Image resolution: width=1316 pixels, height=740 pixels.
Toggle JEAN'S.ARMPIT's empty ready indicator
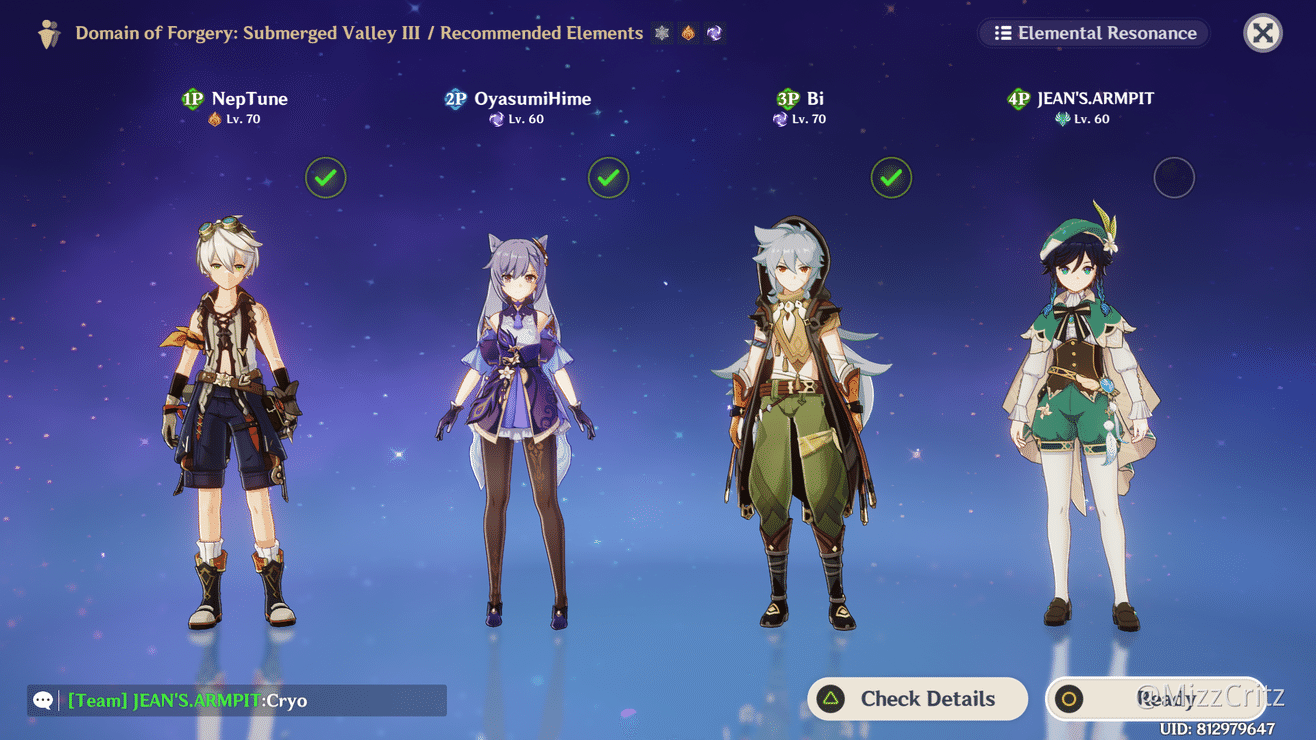[1174, 177]
